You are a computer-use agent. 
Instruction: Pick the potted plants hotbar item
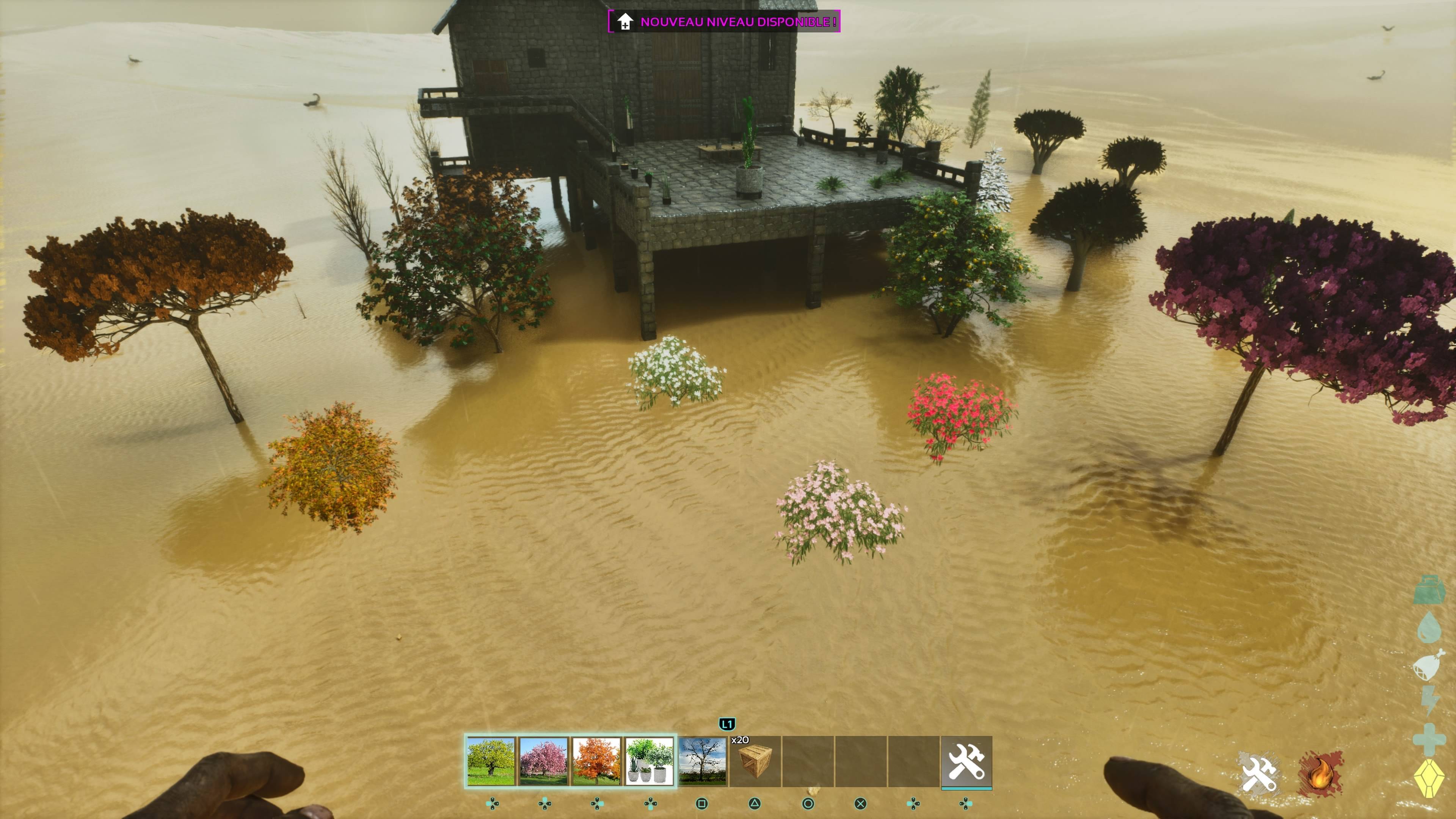coord(649,761)
